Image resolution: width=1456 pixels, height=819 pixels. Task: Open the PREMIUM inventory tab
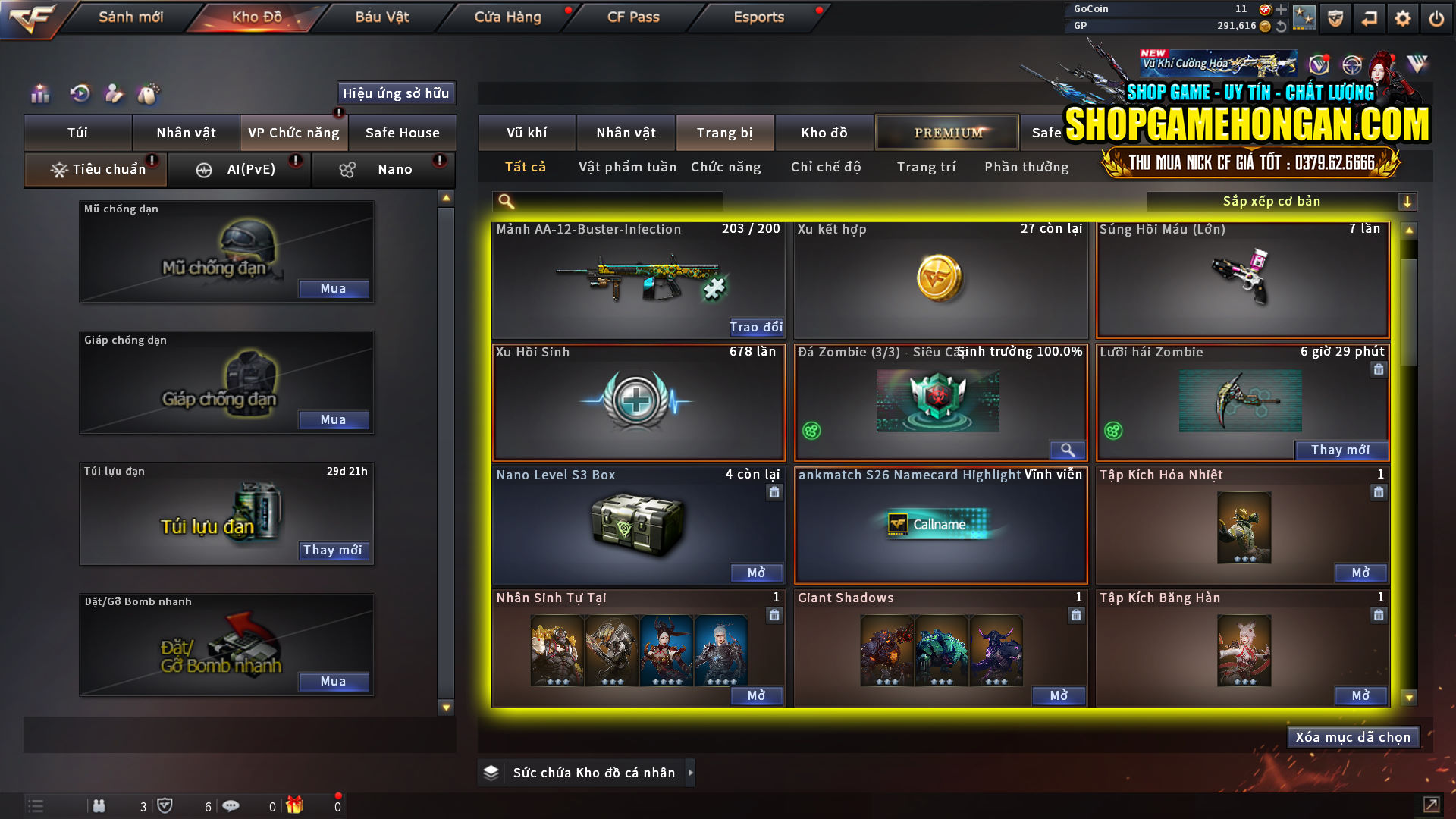pos(946,132)
